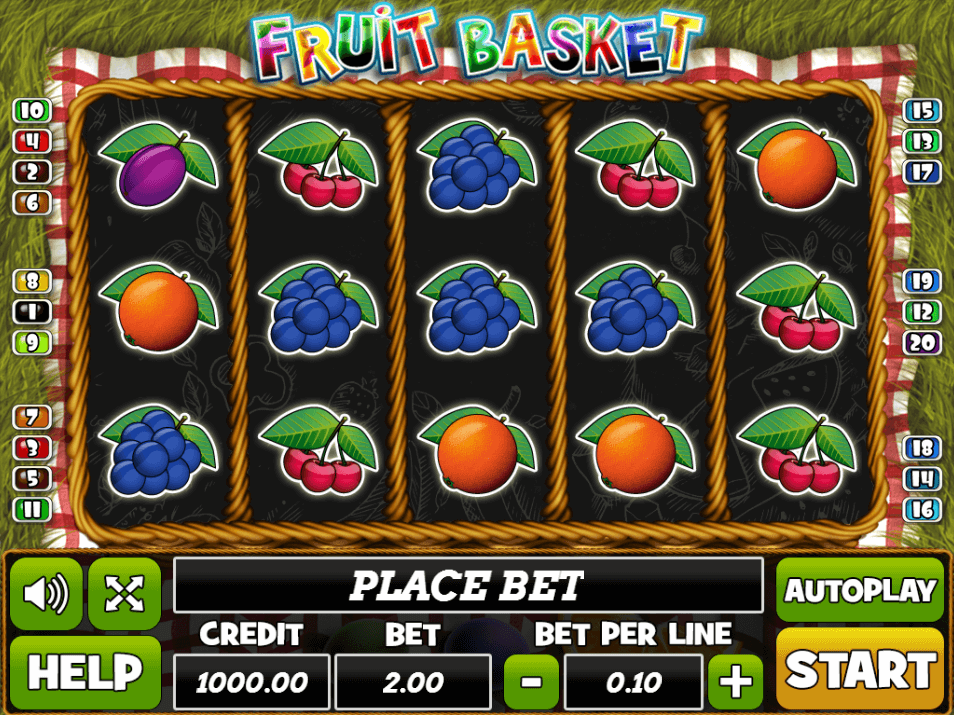The height and width of the screenshot is (715, 954).
Task: Choose payline number 17 marker
Action: pyautogui.click(x=922, y=172)
